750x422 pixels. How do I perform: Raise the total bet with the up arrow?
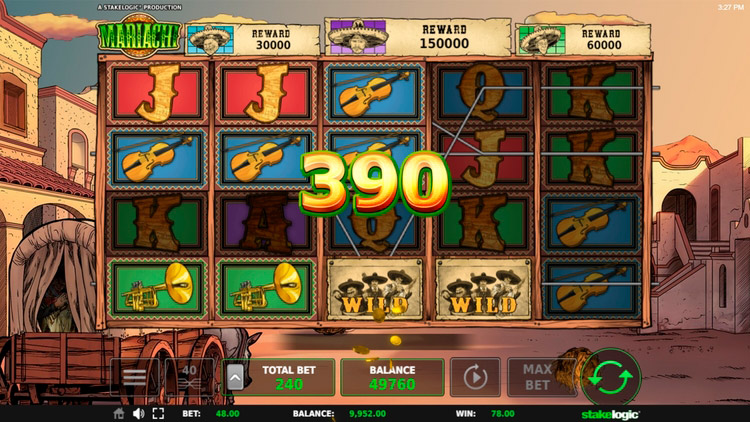(x=236, y=377)
